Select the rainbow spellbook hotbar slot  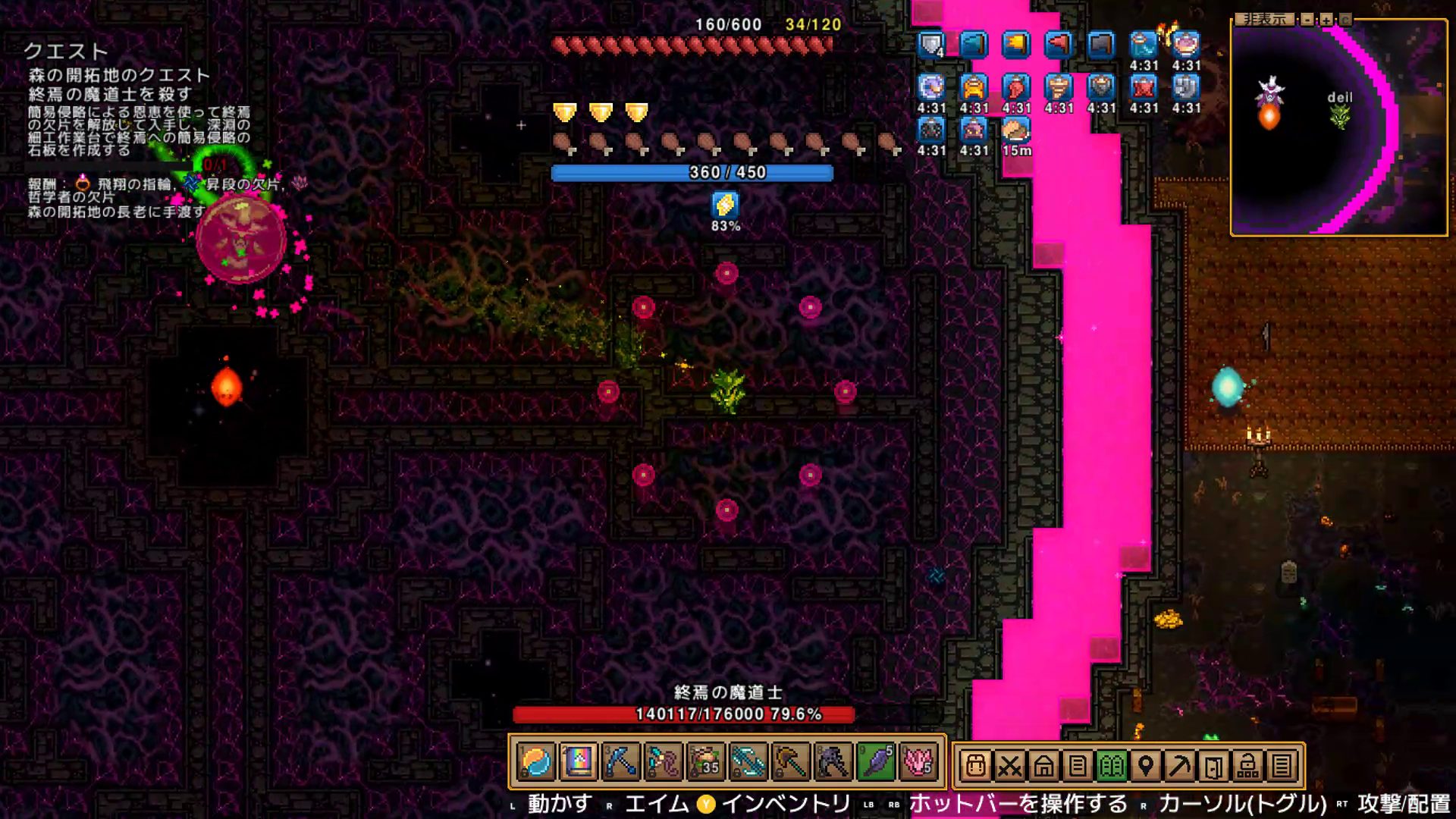pyautogui.click(x=579, y=762)
